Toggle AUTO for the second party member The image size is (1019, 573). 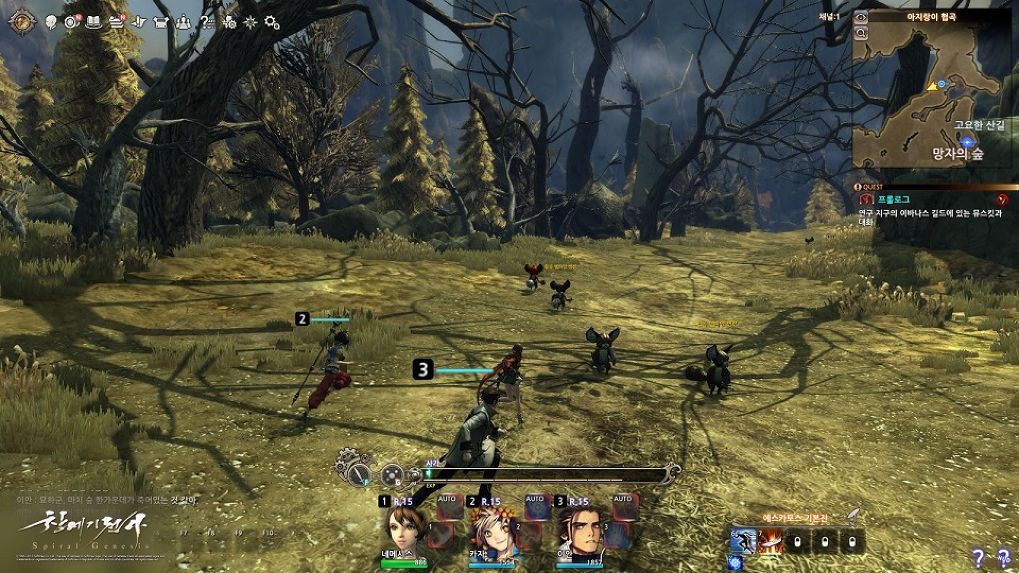(x=535, y=500)
